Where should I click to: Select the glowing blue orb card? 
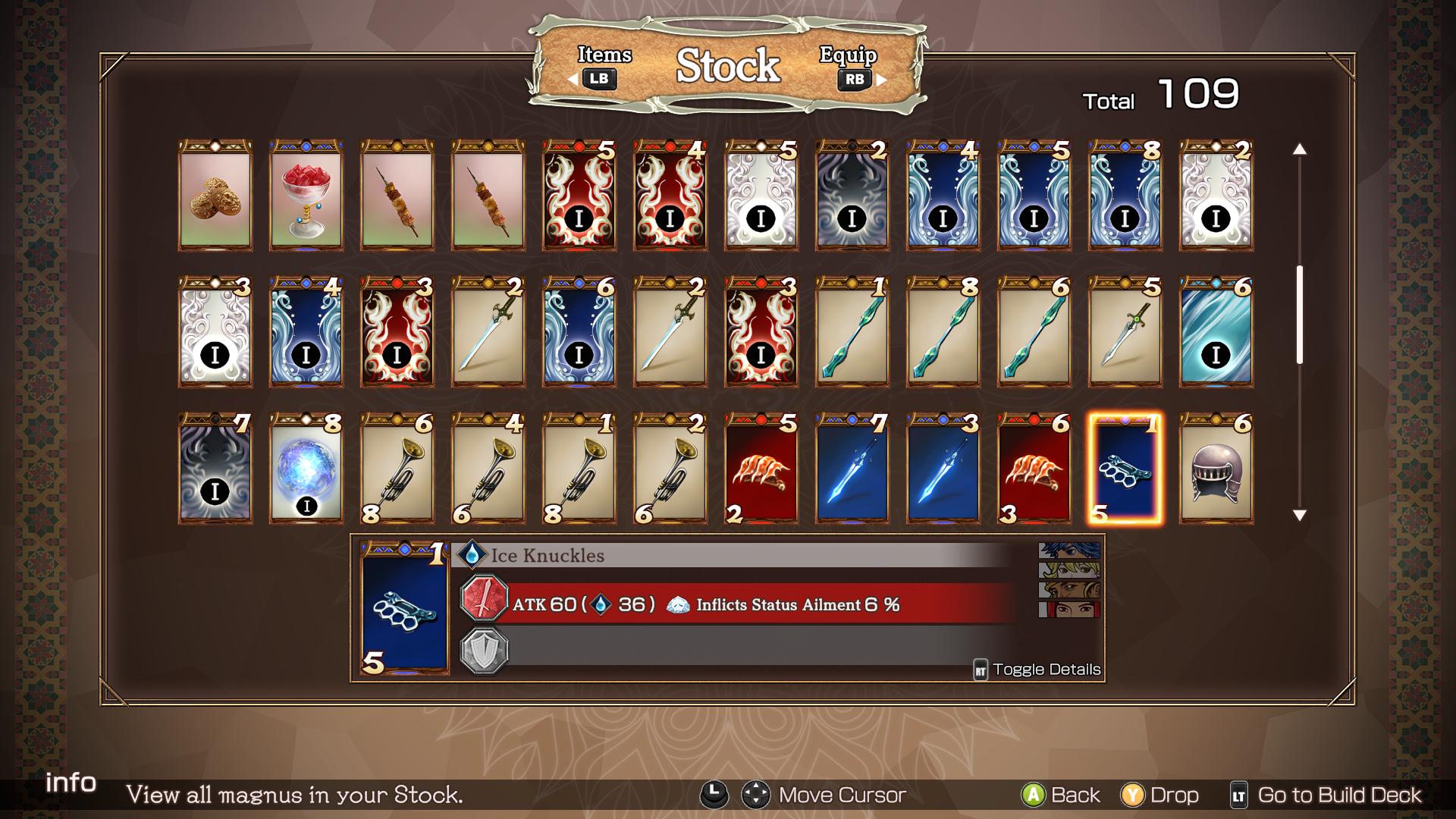pyautogui.click(x=306, y=469)
